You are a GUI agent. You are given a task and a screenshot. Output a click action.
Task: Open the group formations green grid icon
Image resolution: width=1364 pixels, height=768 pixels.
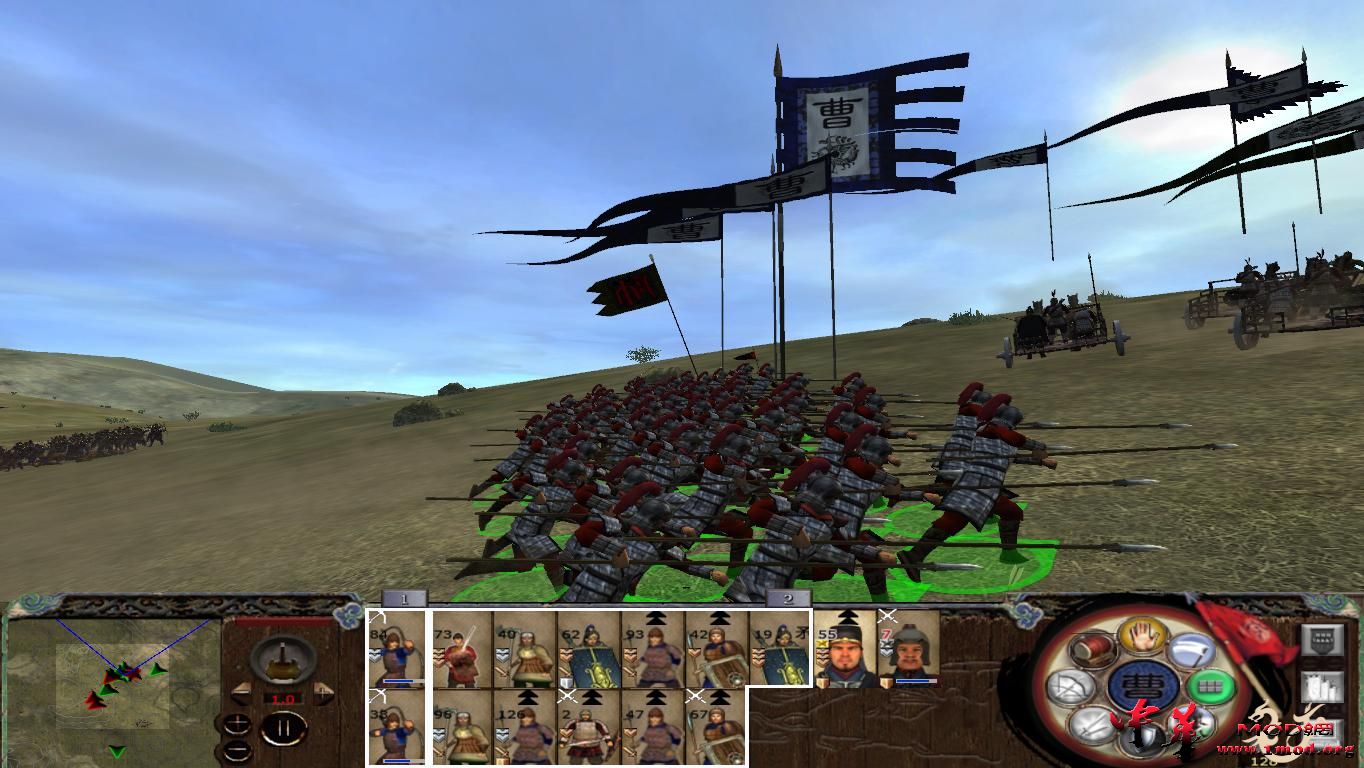point(1211,687)
